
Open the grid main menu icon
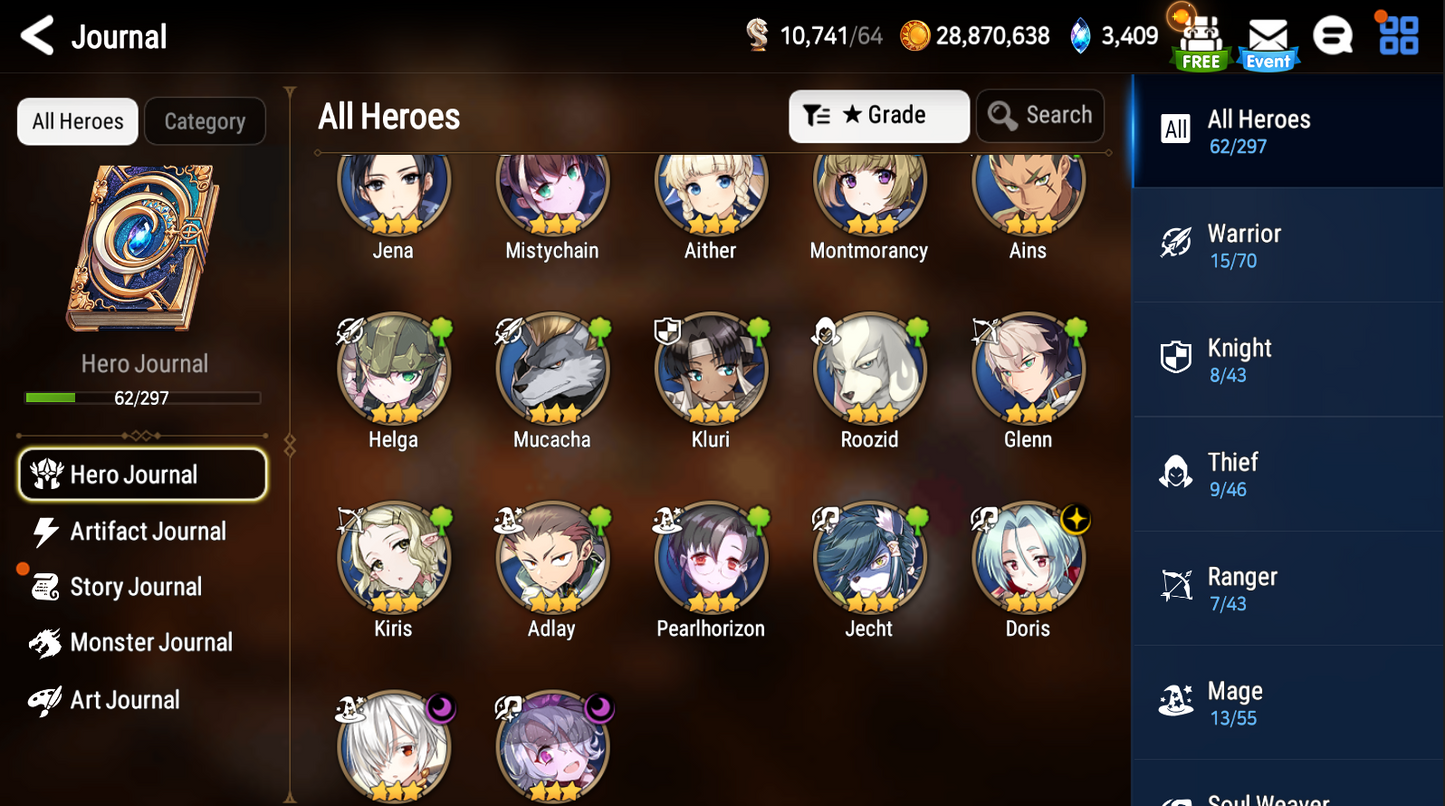pyautogui.click(x=1398, y=36)
